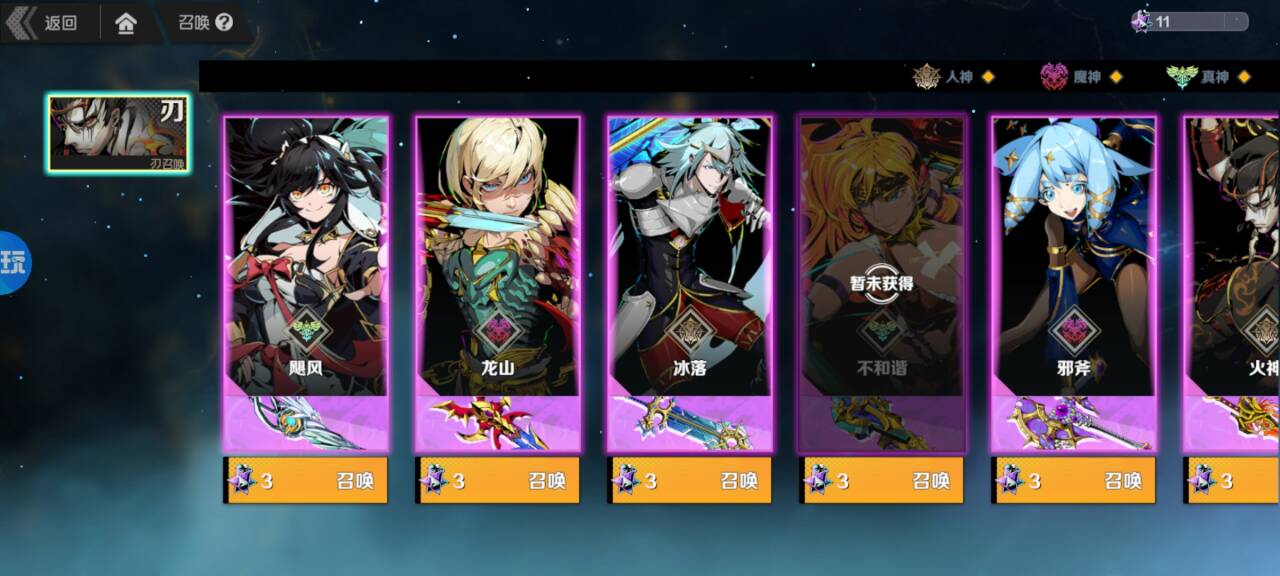1280x576 pixels.
Task: Show the 召唤 help question mark
Action: click(x=224, y=22)
